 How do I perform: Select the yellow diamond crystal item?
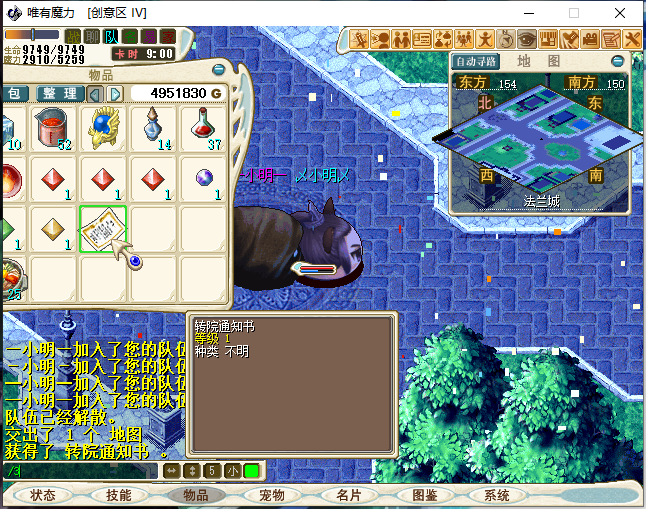(x=52, y=231)
